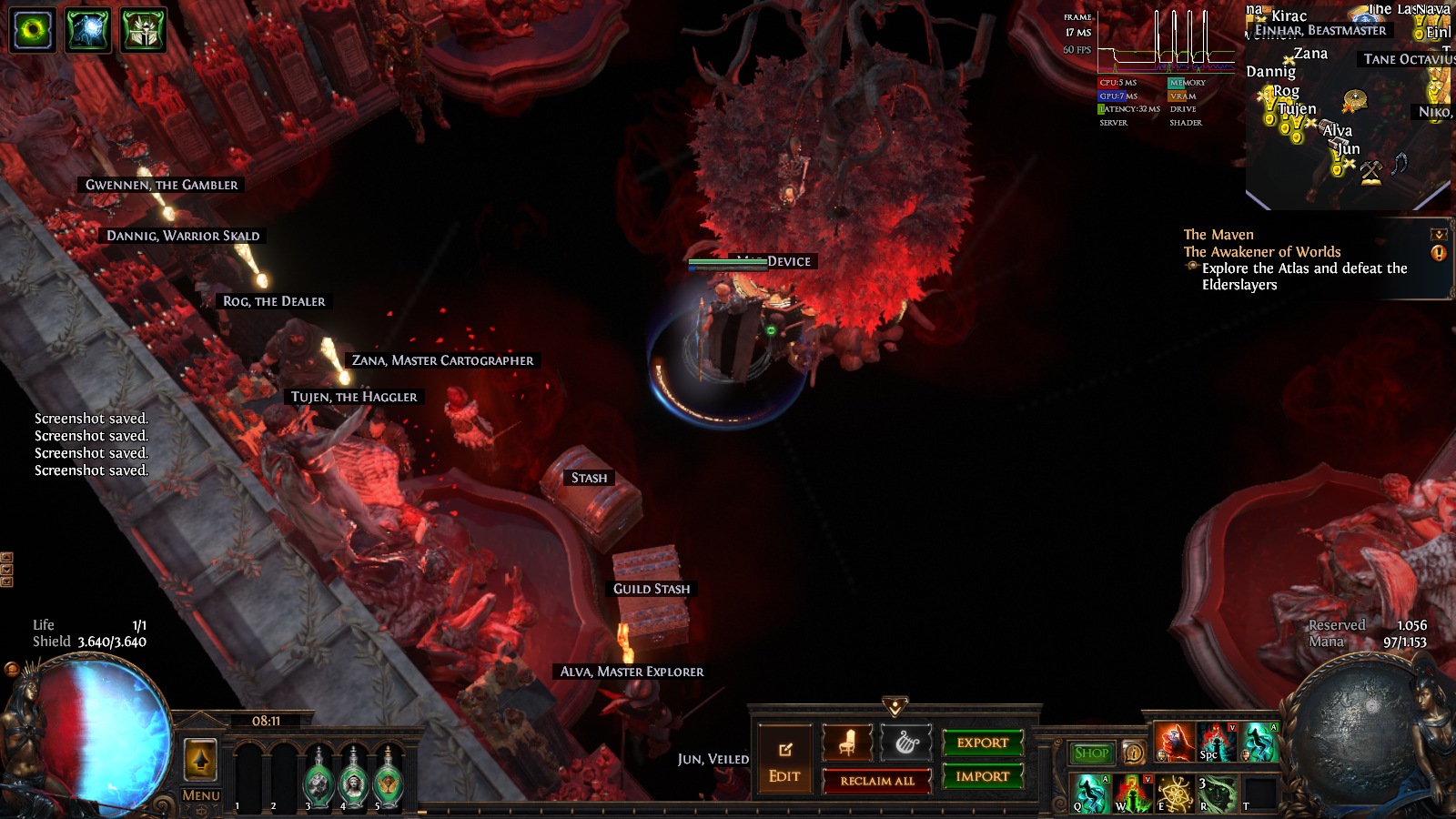Image resolution: width=1456 pixels, height=819 pixels.
Task: Open the Menu button
Action: (x=201, y=795)
